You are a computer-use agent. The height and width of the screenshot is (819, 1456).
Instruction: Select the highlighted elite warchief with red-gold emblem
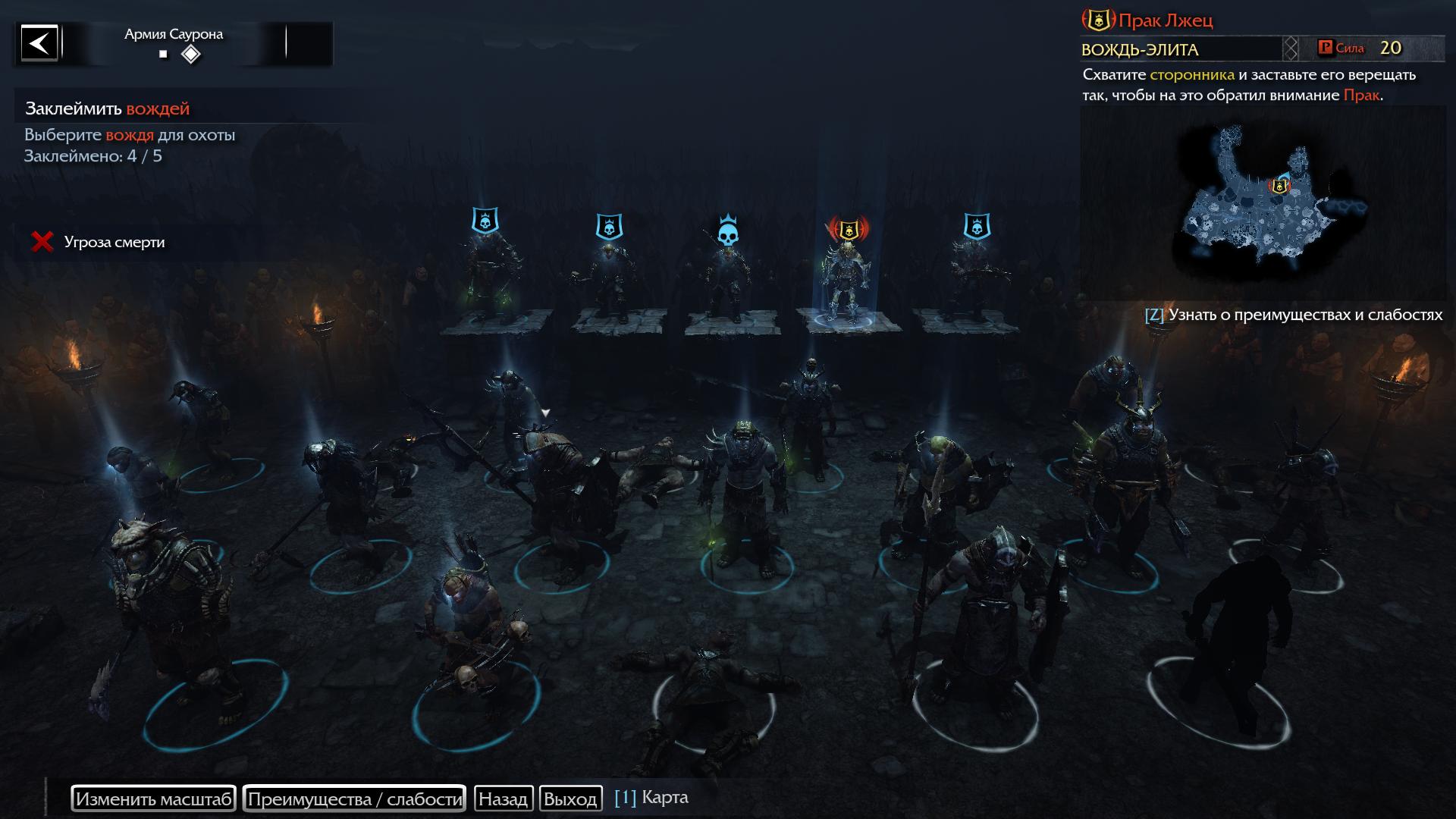[x=849, y=281]
